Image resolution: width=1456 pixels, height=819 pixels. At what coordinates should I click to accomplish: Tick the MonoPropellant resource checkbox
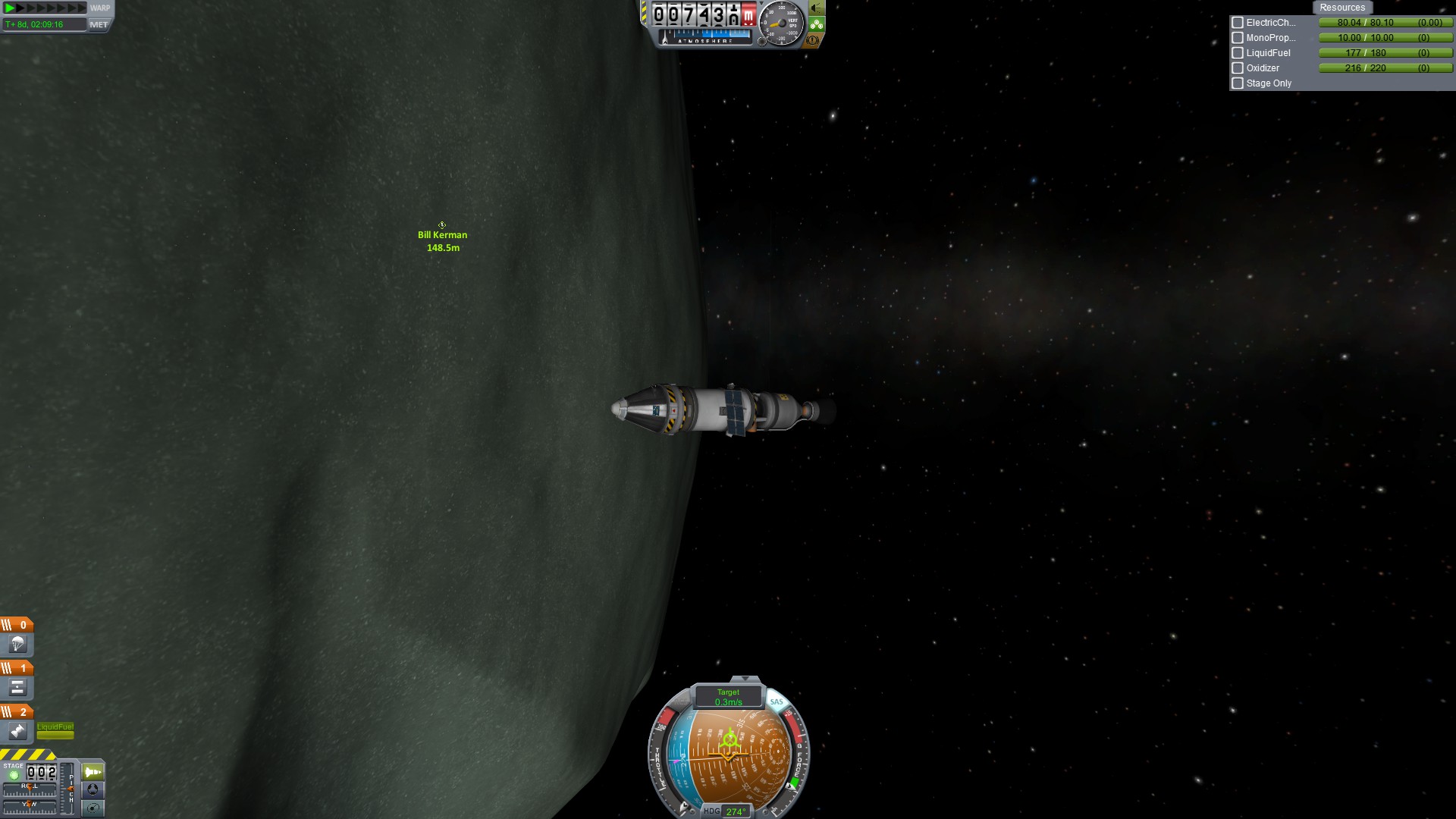1238,38
